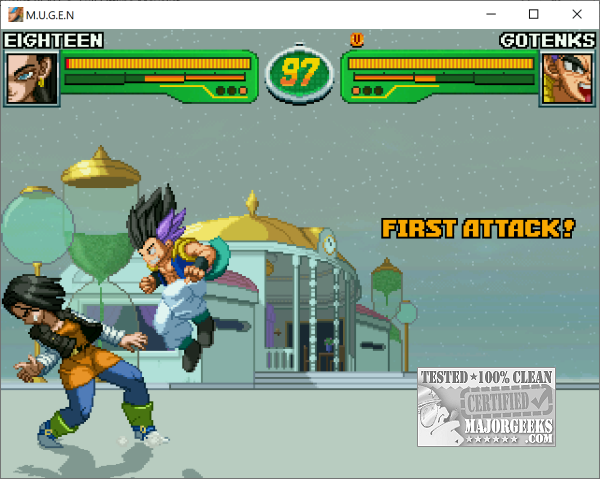Click Eighteen's character portrait
The height and width of the screenshot is (479, 600).
tap(31, 77)
